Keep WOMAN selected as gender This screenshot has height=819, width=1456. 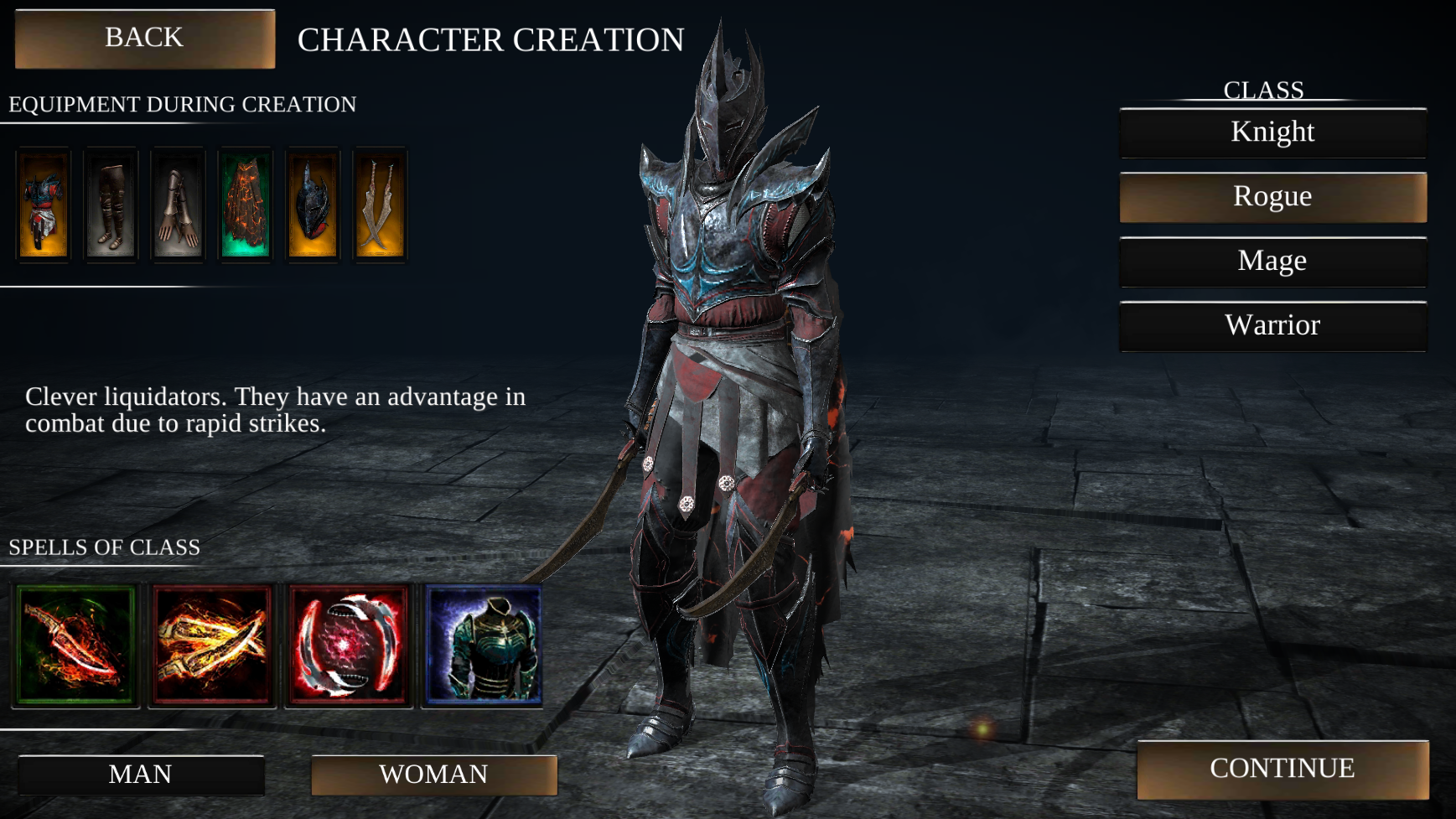click(434, 775)
